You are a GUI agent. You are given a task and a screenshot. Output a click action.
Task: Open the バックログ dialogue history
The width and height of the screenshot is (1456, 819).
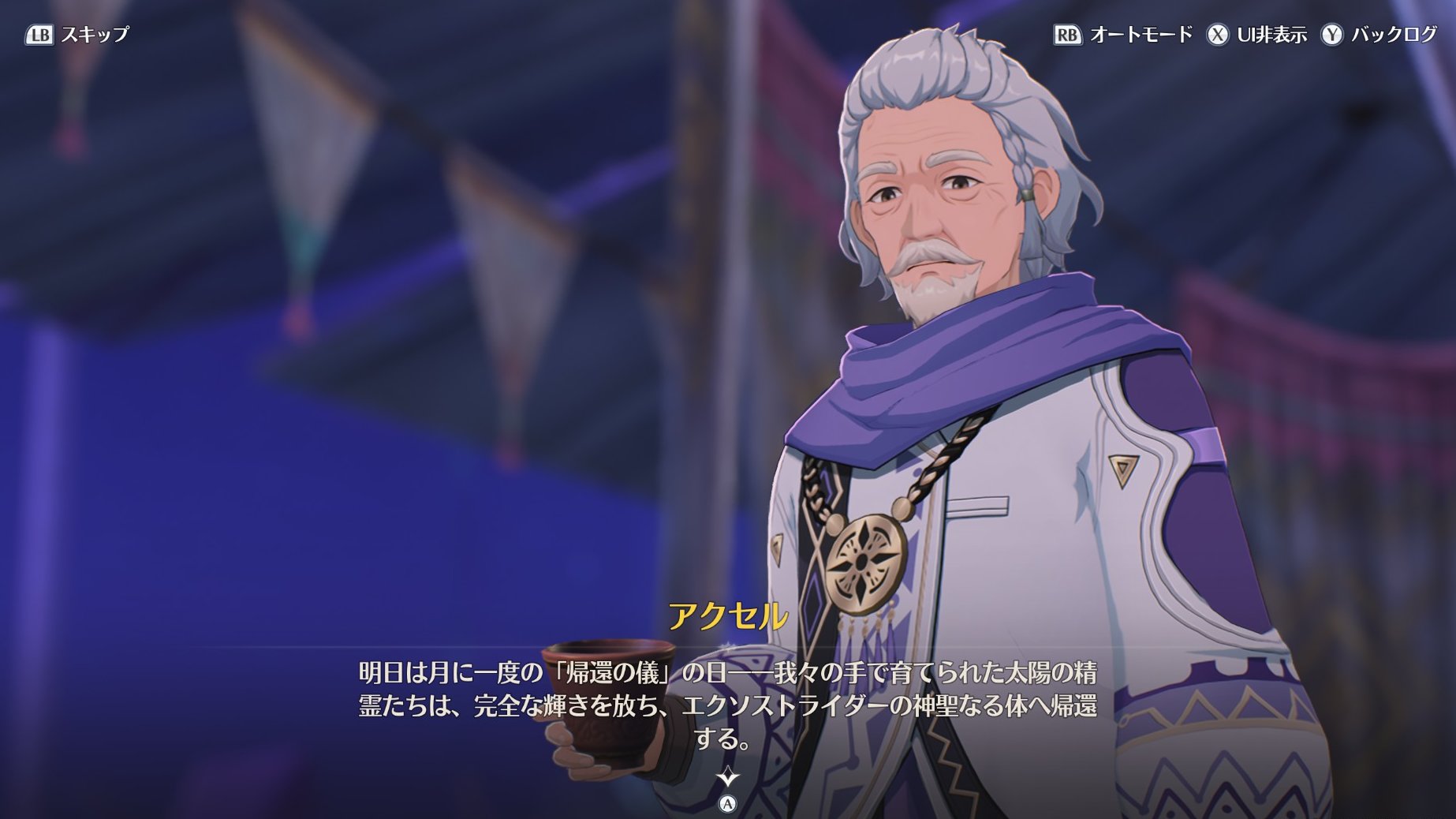(x=1379, y=35)
